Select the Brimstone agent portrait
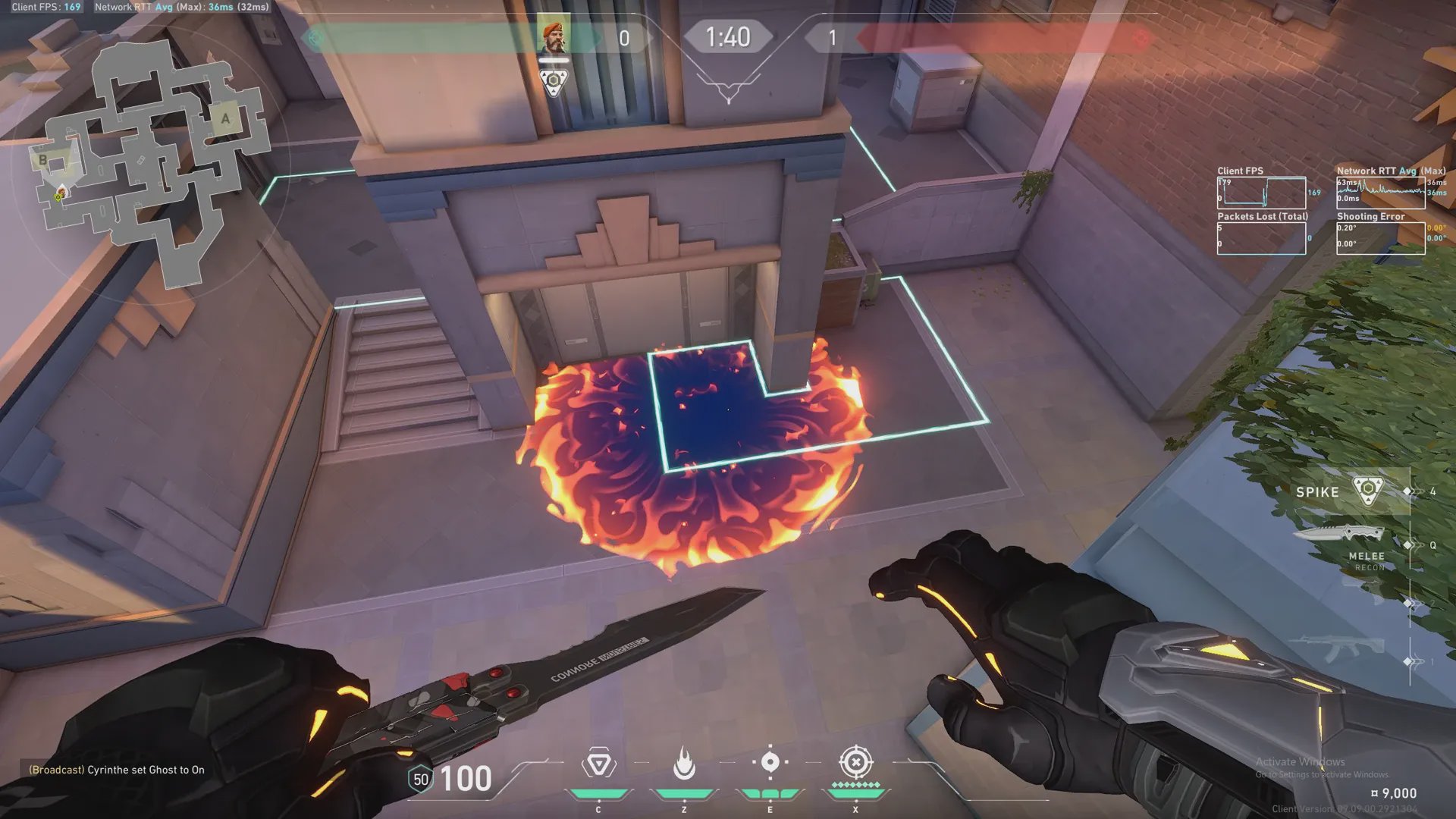1456x819 pixels. click(554, 36)
